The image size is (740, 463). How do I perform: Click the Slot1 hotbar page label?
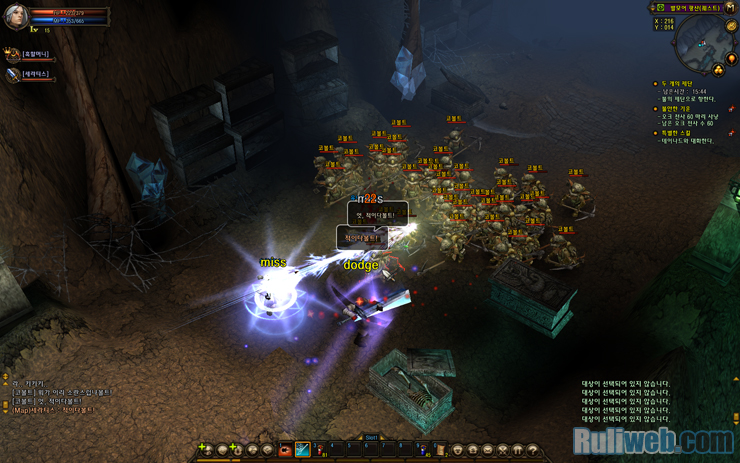coord(370,437)
